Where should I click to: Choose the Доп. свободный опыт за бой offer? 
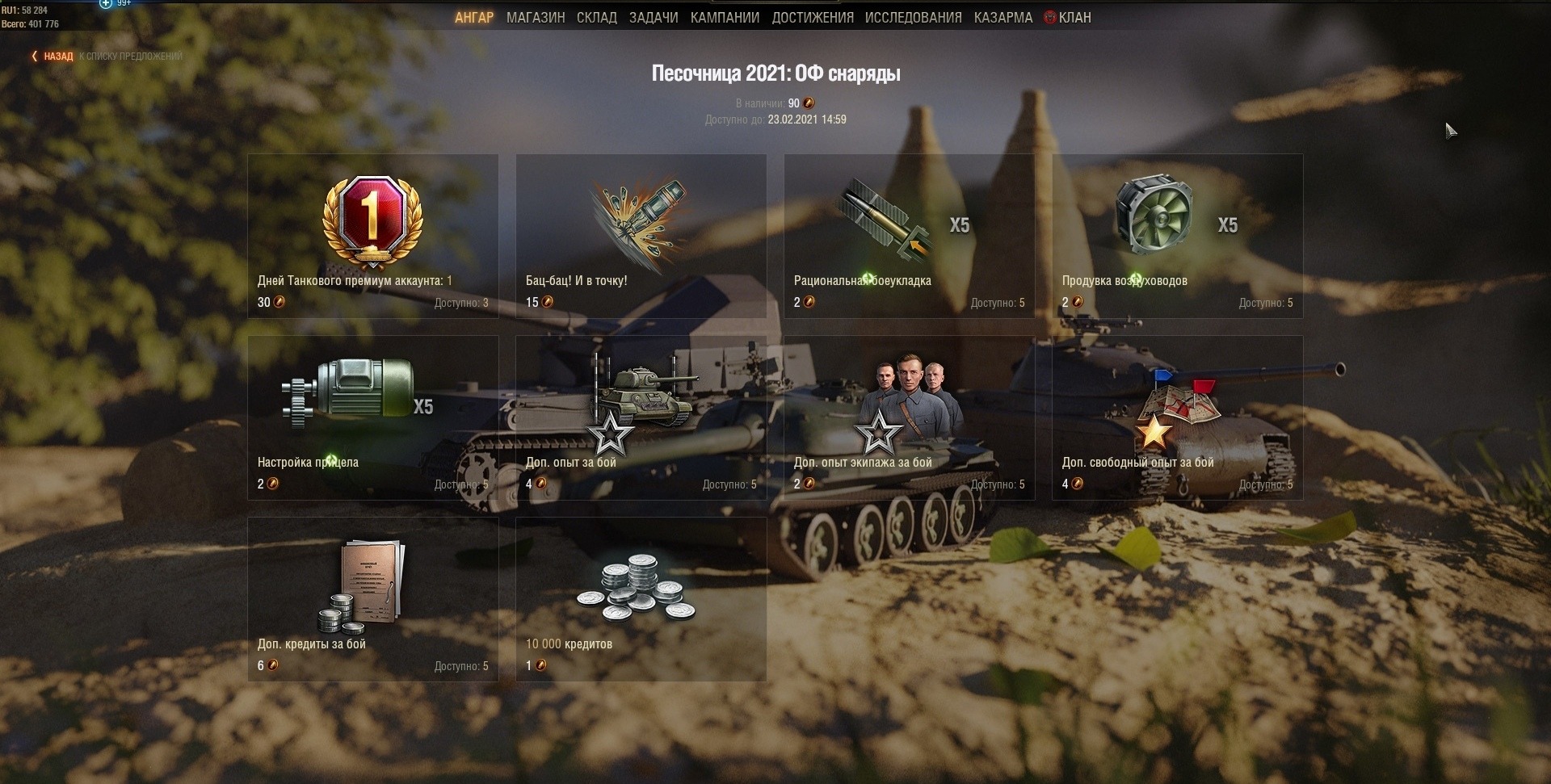click(1177, 417)
